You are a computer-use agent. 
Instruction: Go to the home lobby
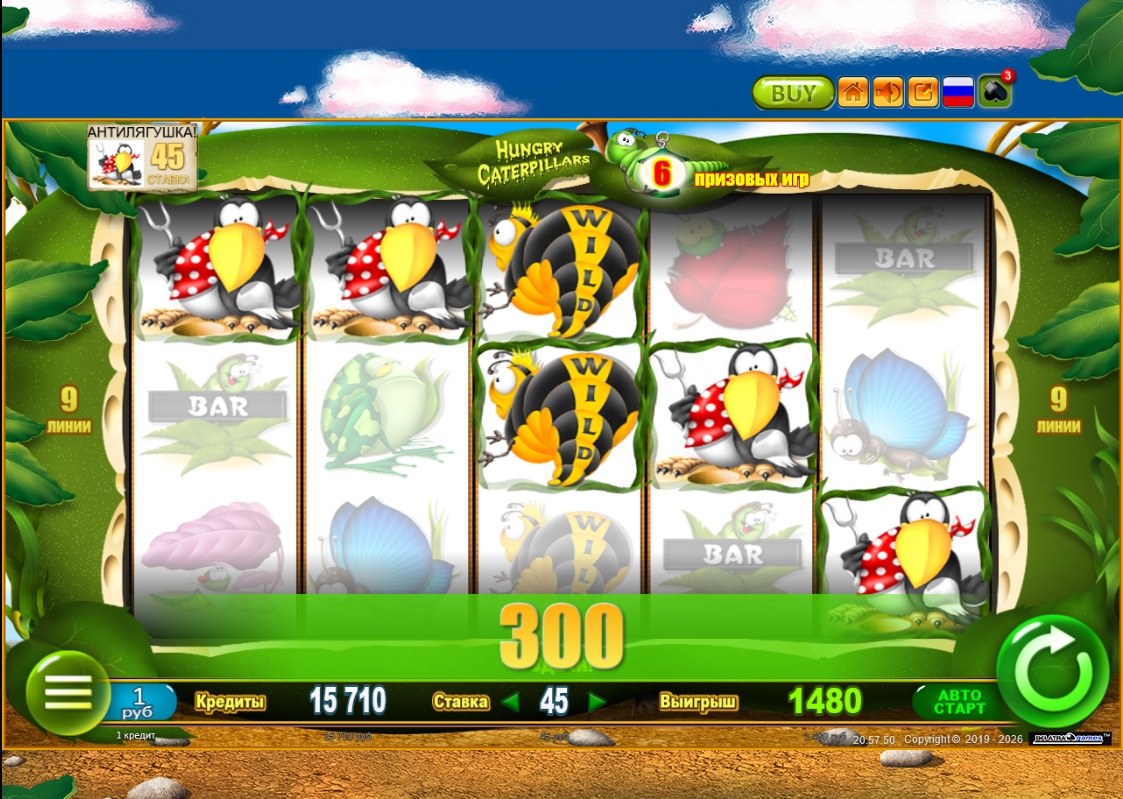(853, 93)
